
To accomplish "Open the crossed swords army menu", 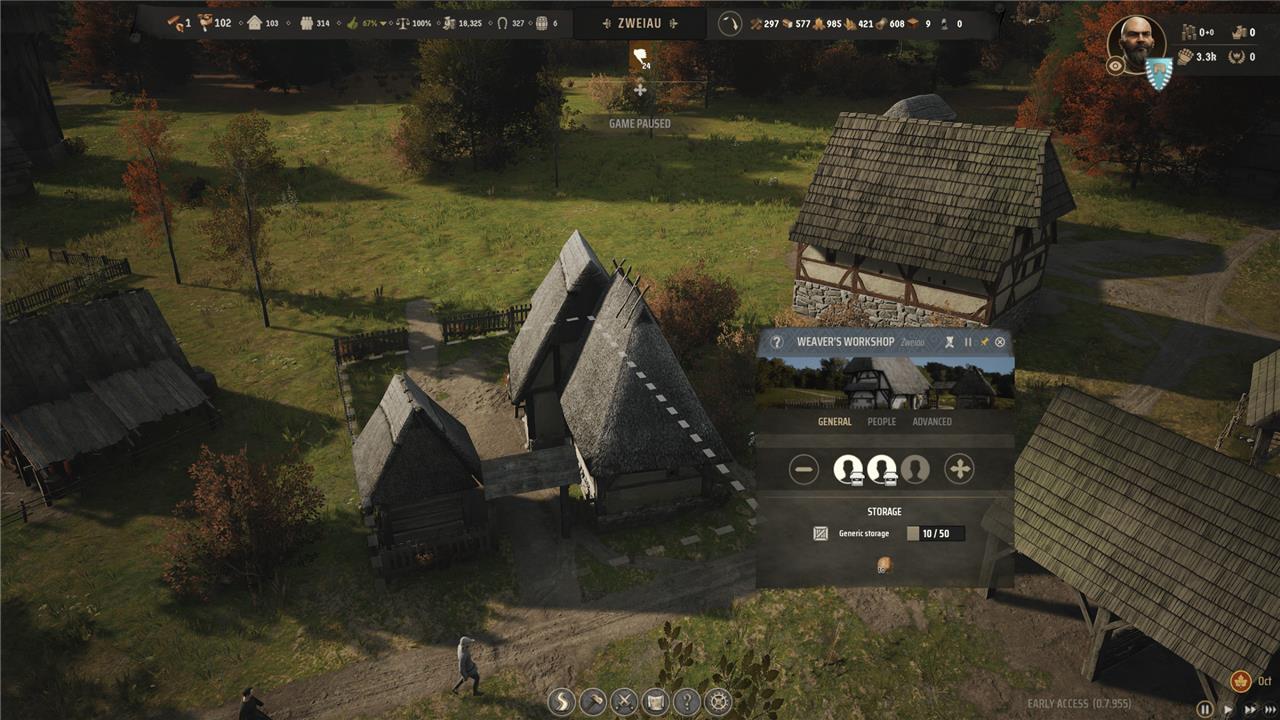I will pyautogui.click(x=624, y=701).
